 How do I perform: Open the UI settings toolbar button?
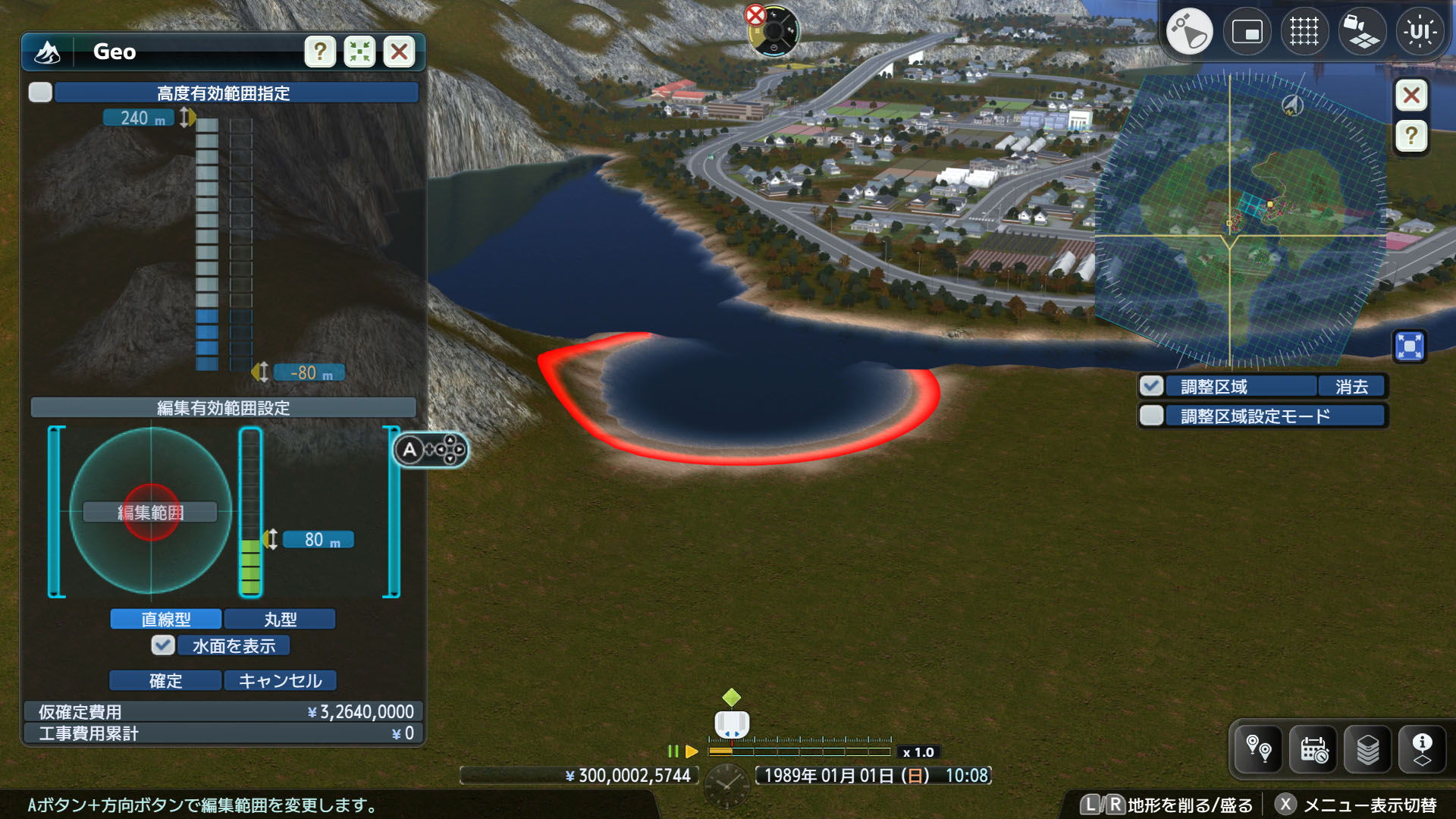click(1420, 32)
